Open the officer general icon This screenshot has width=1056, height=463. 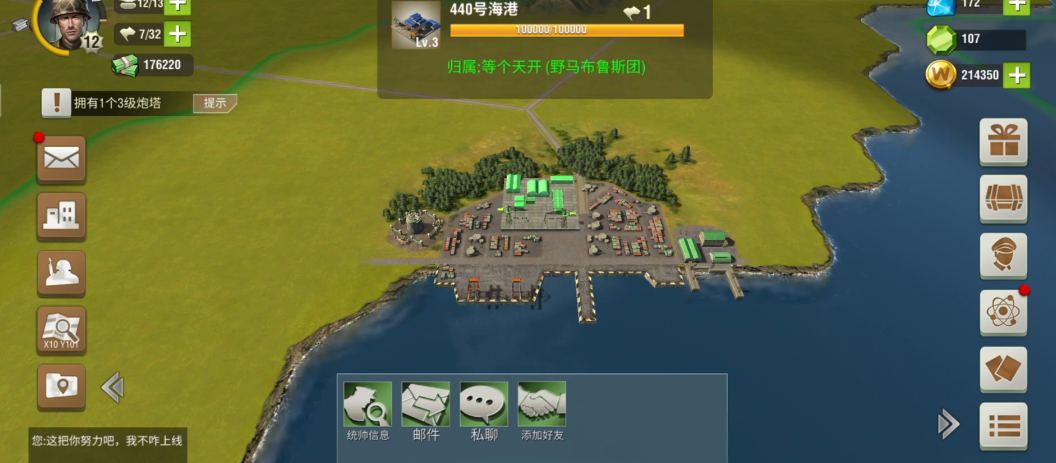click(1003, 255)
